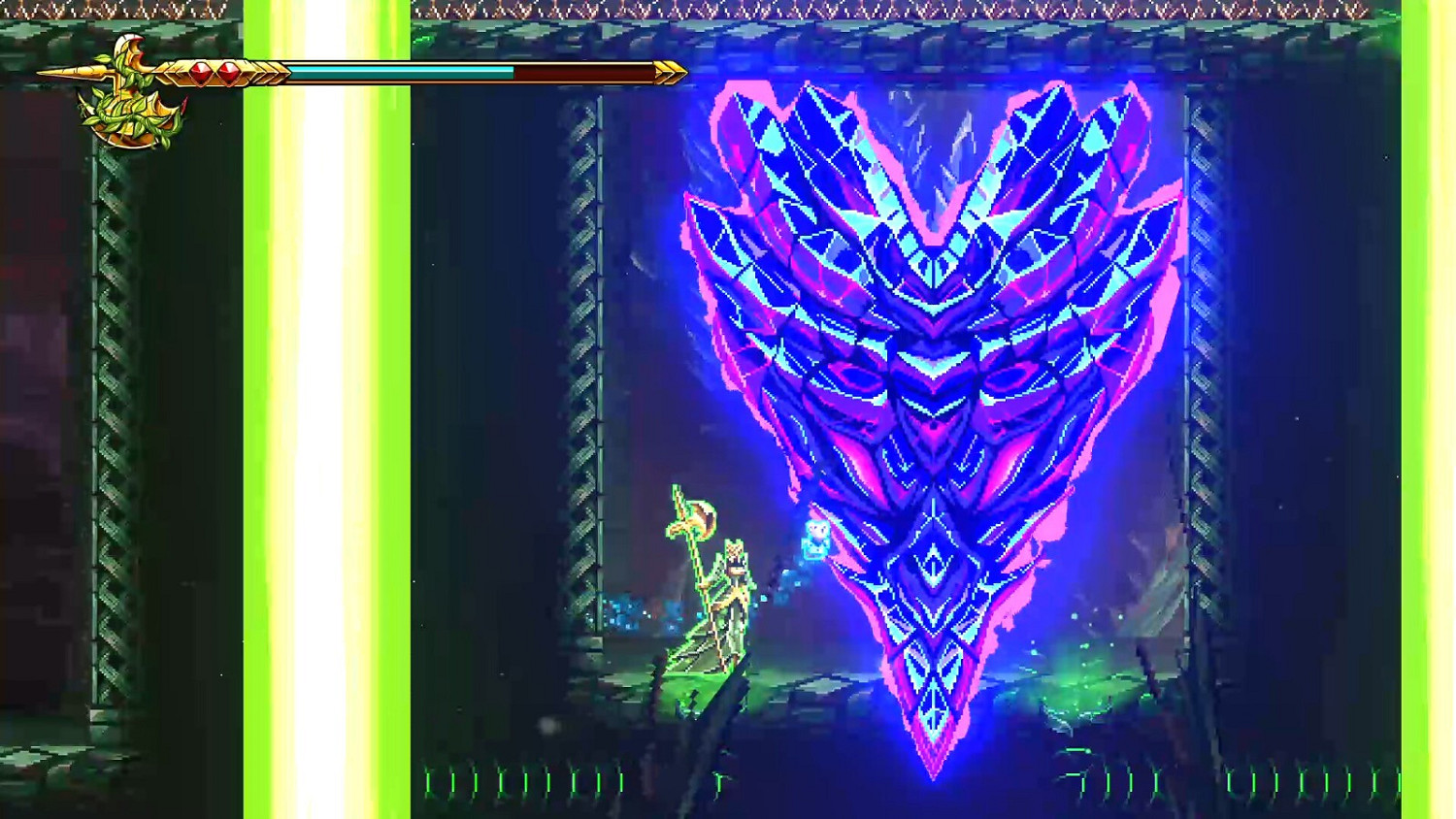The height and width of the screenshot is (819, 1456).
Task: Select the golden spear tip ending the health bar
Action: 670,71
